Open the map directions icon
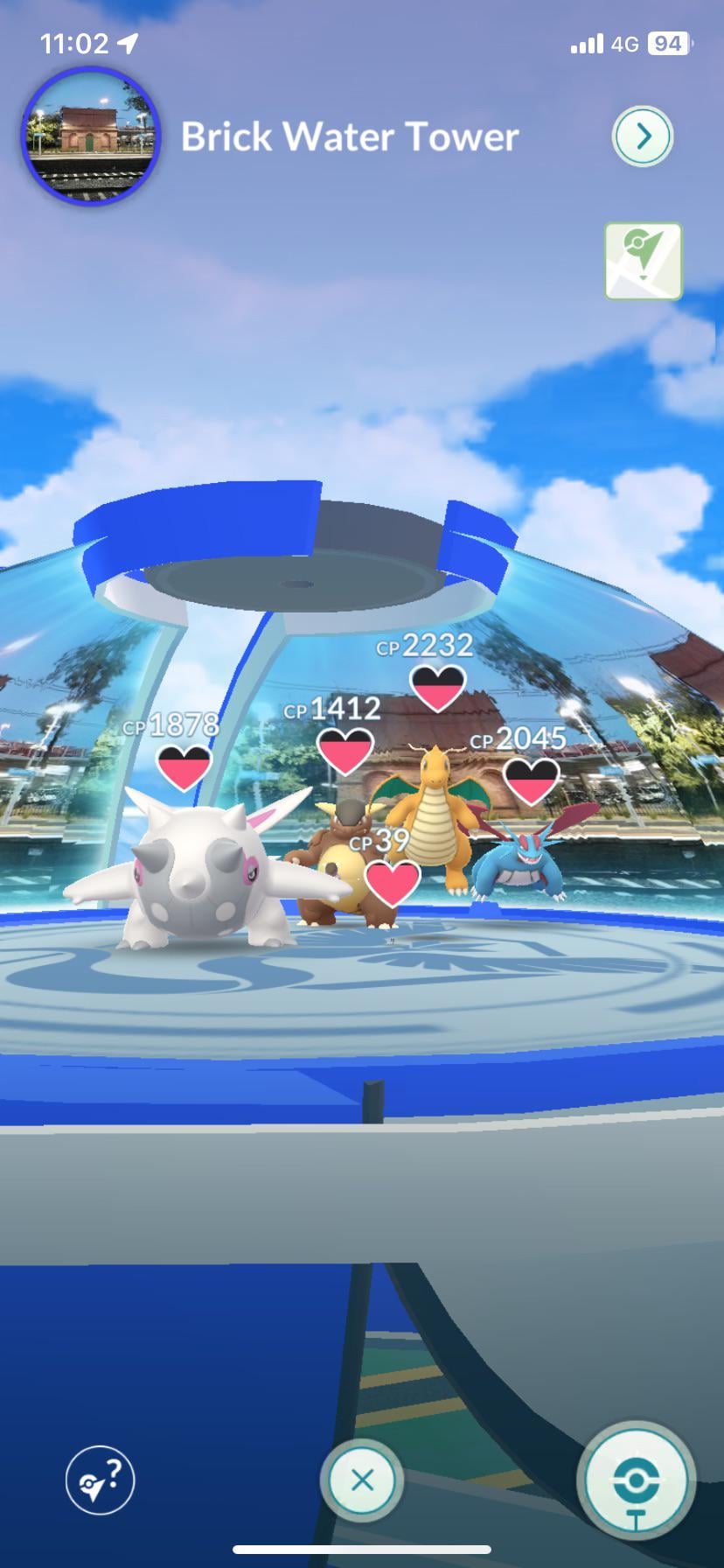This screenshot has height=1568, width=724. [x=643, y=261]
